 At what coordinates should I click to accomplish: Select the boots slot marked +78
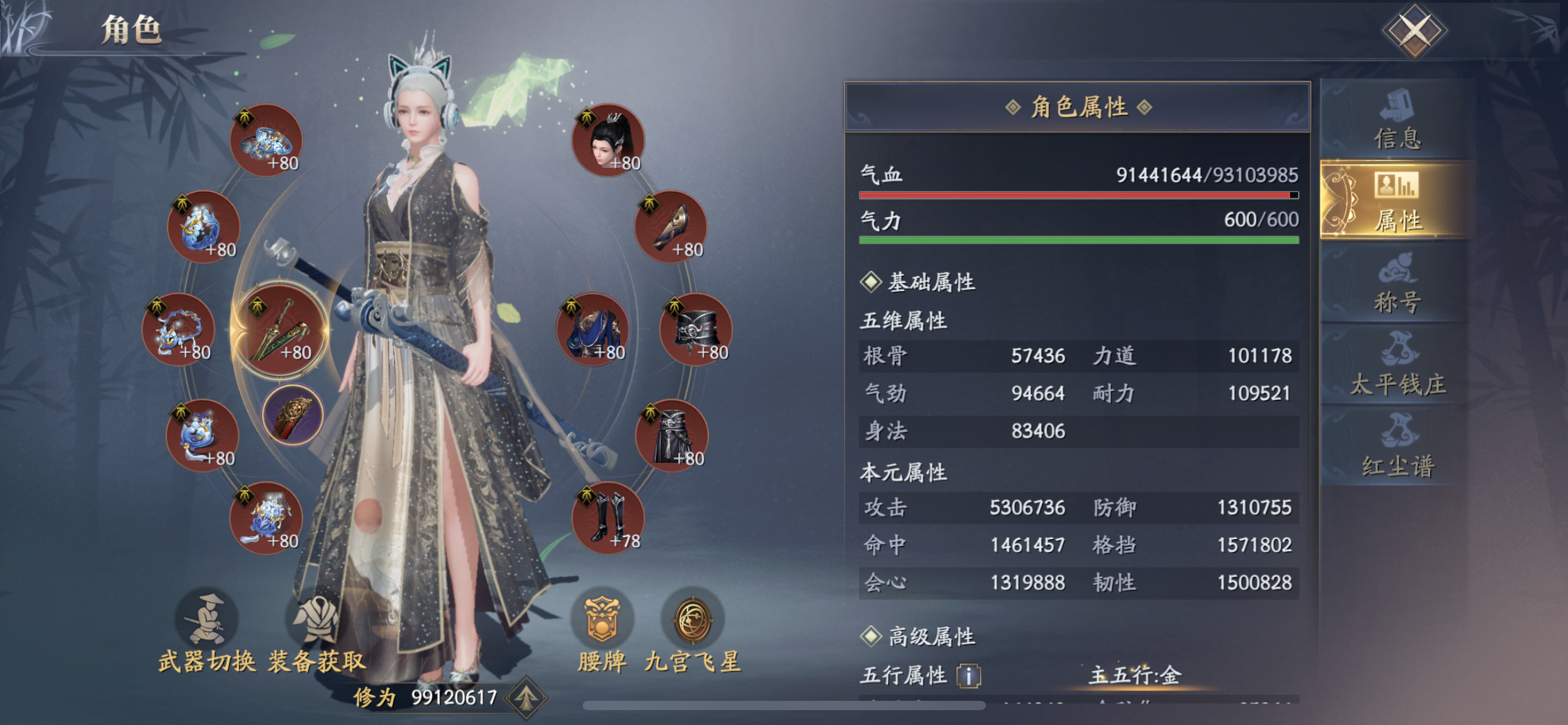[608, 517]
